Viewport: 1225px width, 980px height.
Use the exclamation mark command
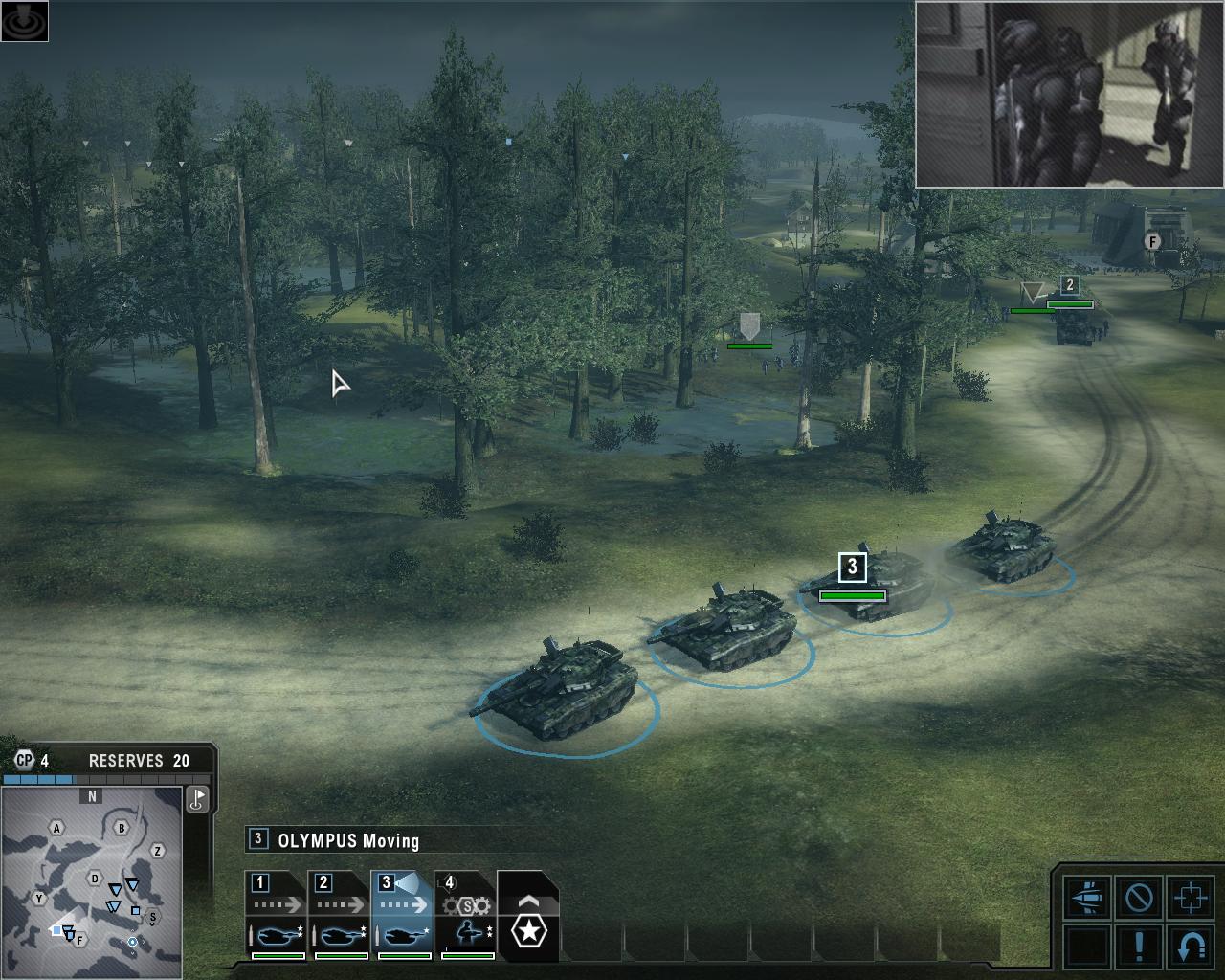pyautogui.click(x=1139, y=945)
